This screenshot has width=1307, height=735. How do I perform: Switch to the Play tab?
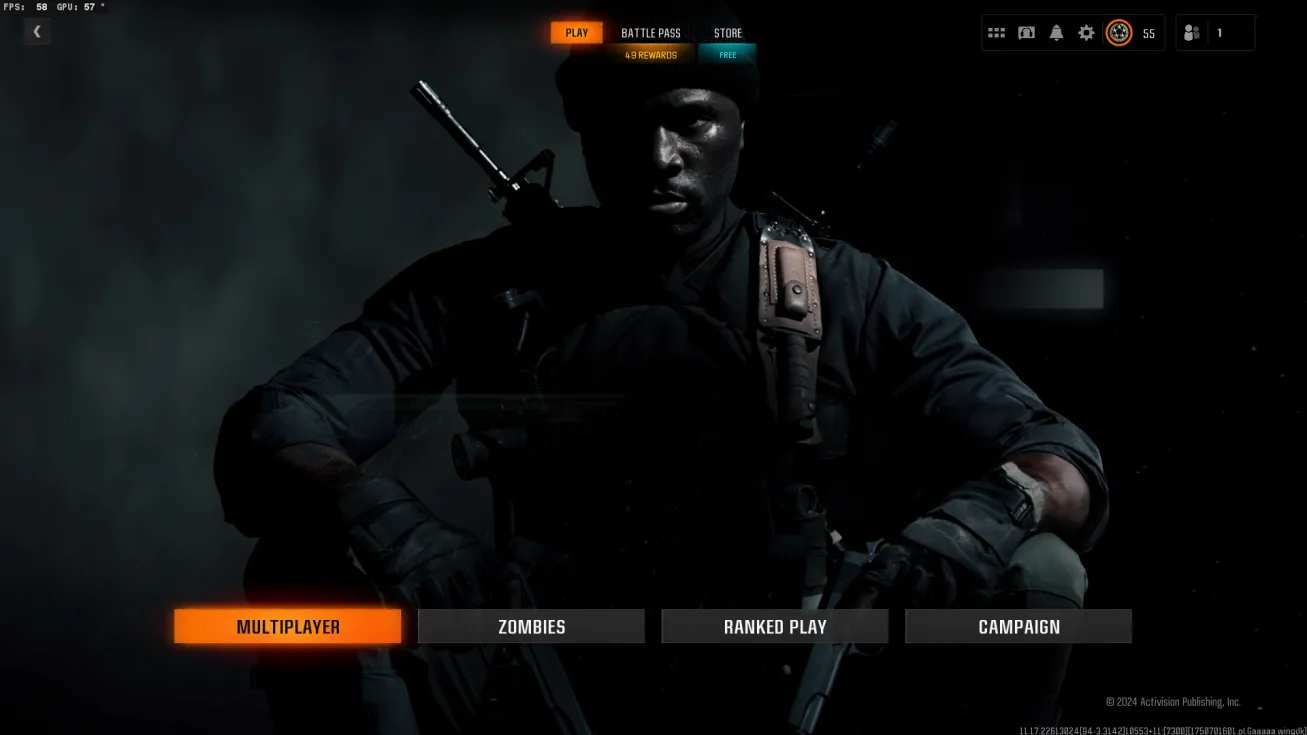tap(577, 33)
